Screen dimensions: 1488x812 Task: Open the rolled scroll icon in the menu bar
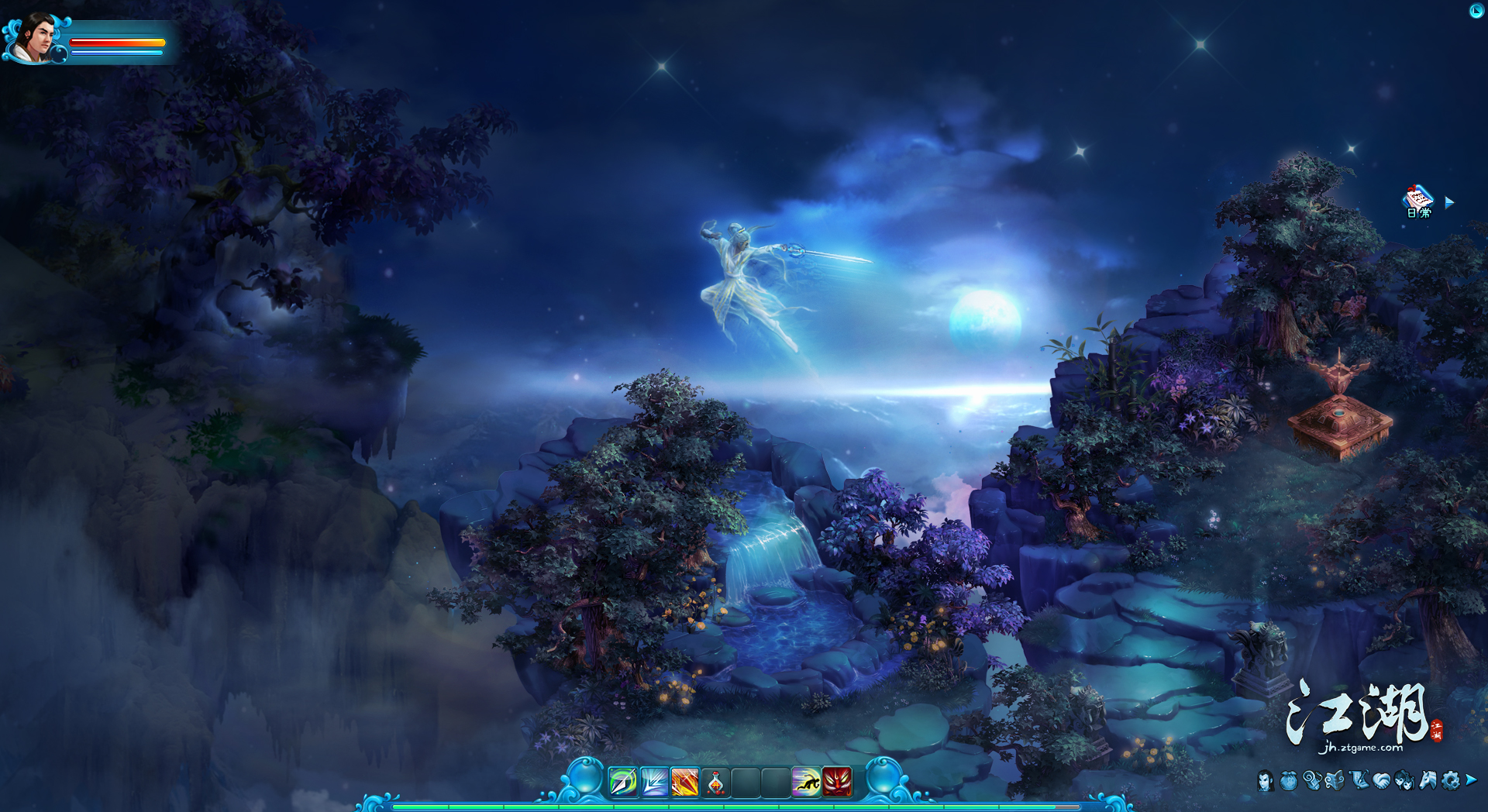tap(1311, 780)
